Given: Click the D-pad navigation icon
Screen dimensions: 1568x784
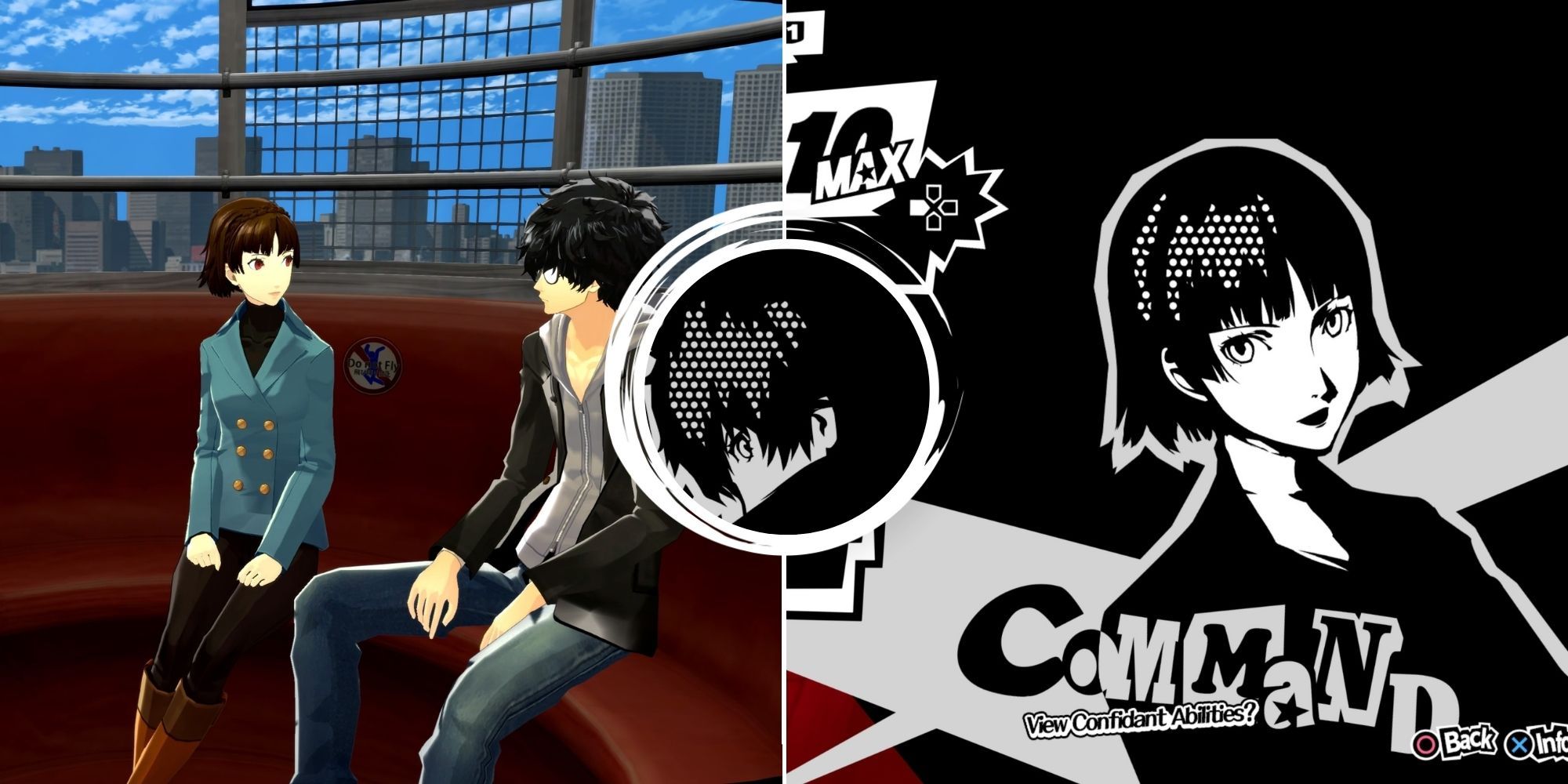Looking at the screenshot, I should tap(934, 209).
